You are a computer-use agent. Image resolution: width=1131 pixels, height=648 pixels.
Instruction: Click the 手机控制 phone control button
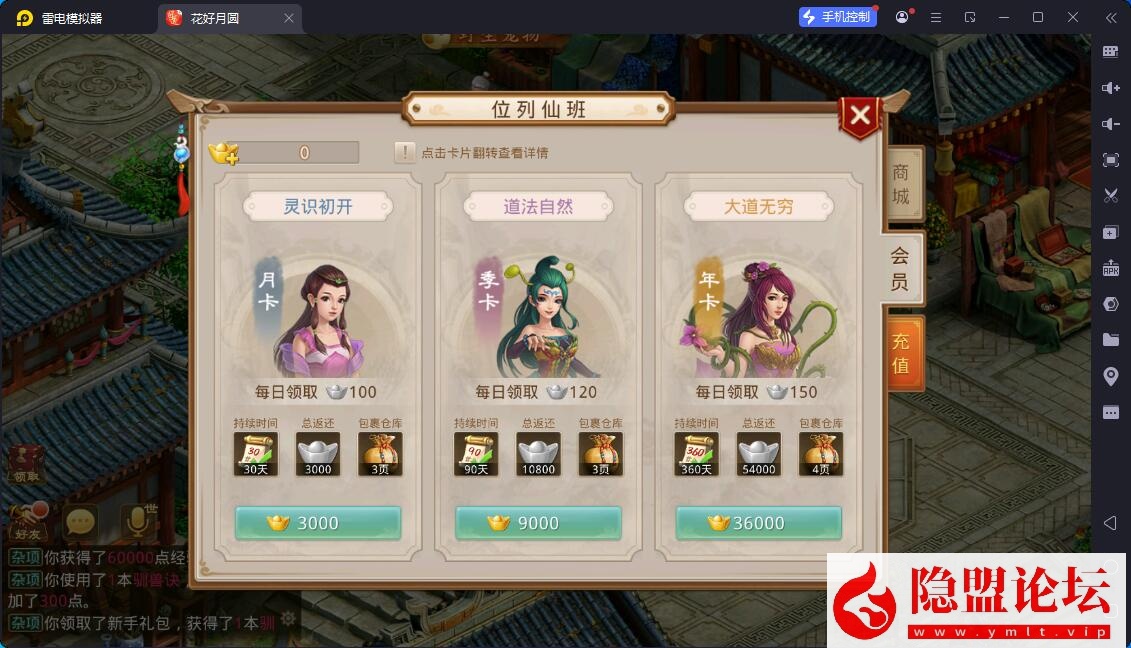pyautogui.click(x=837, y=17)
